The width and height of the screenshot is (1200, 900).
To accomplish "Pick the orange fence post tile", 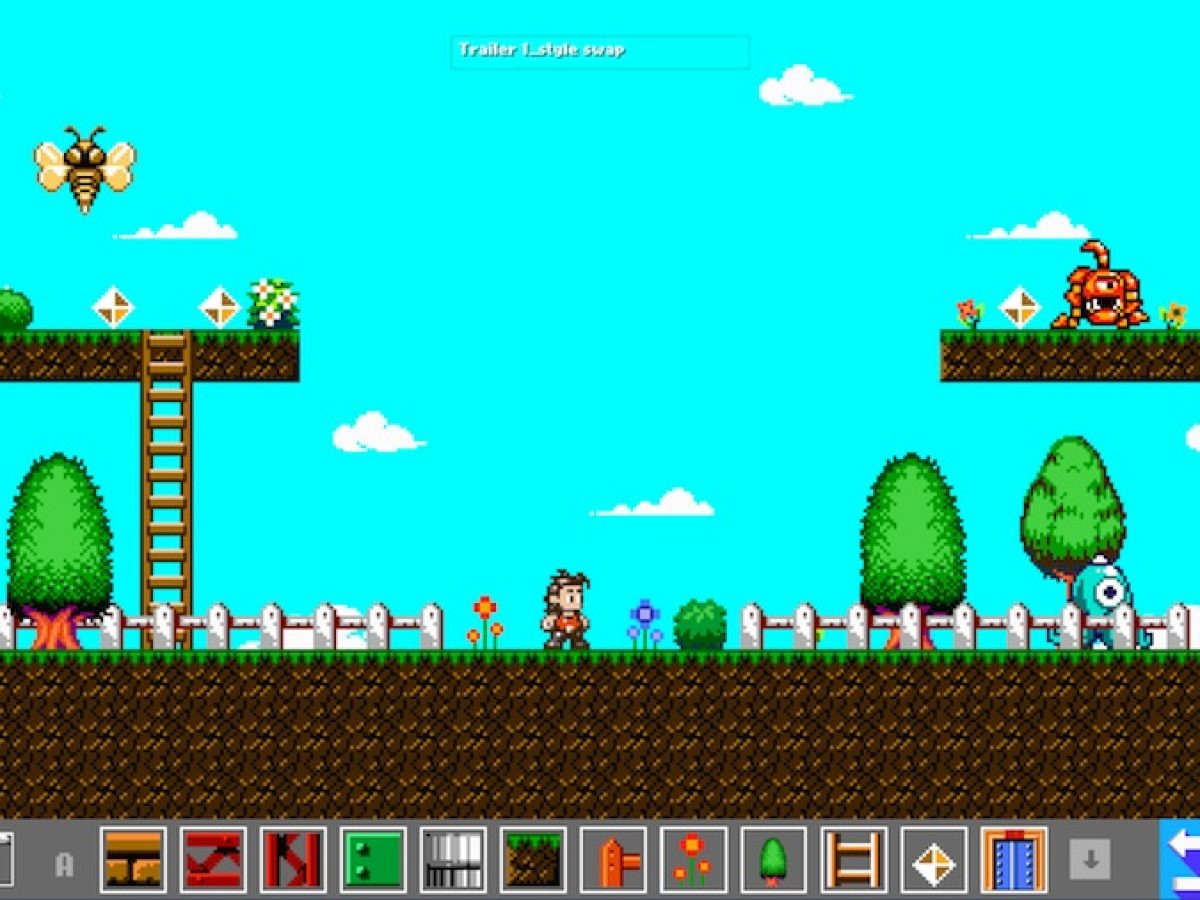I will [x=613, y=860].
